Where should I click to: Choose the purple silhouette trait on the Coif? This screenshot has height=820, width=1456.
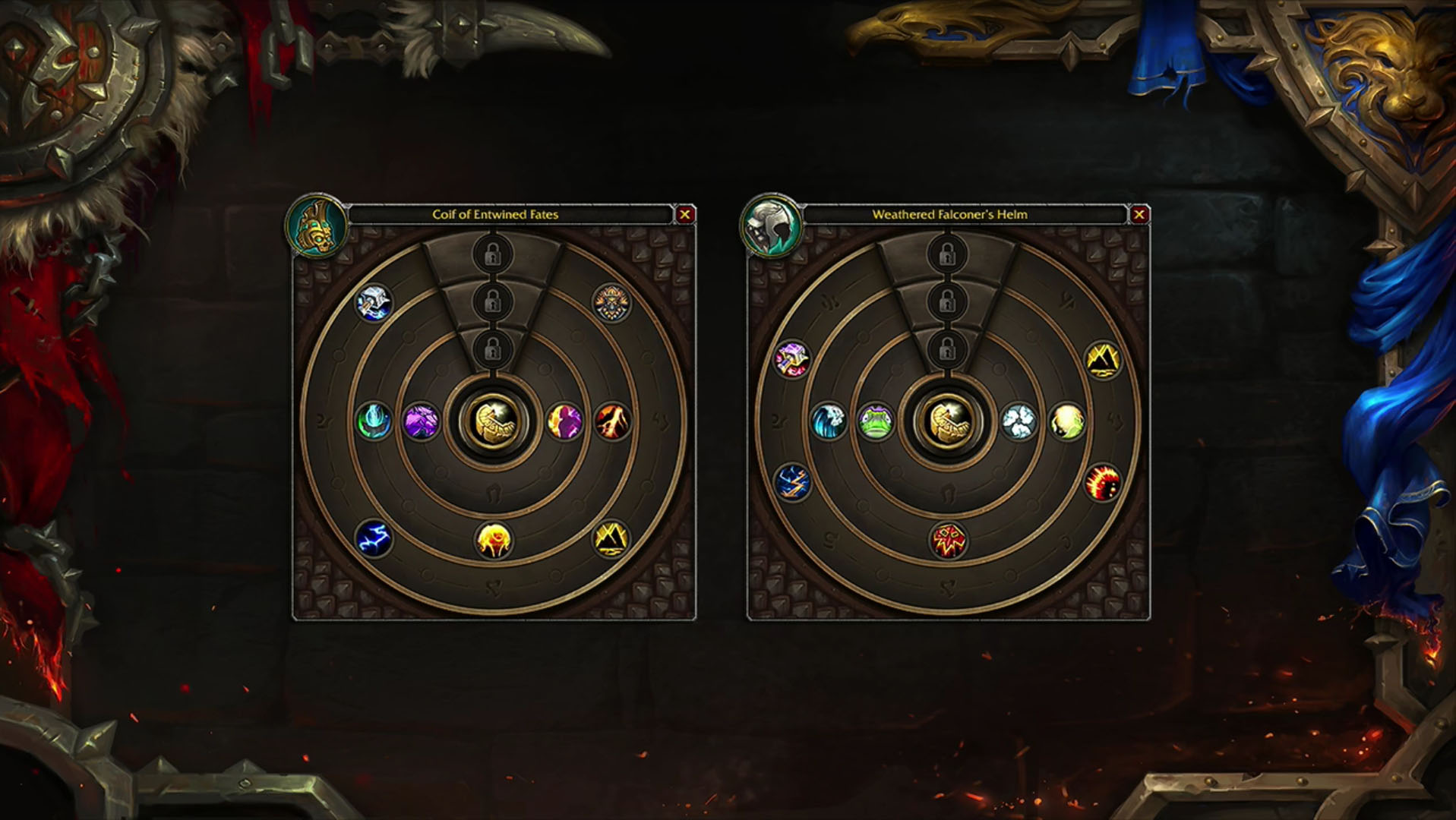(x=564, y=421)
